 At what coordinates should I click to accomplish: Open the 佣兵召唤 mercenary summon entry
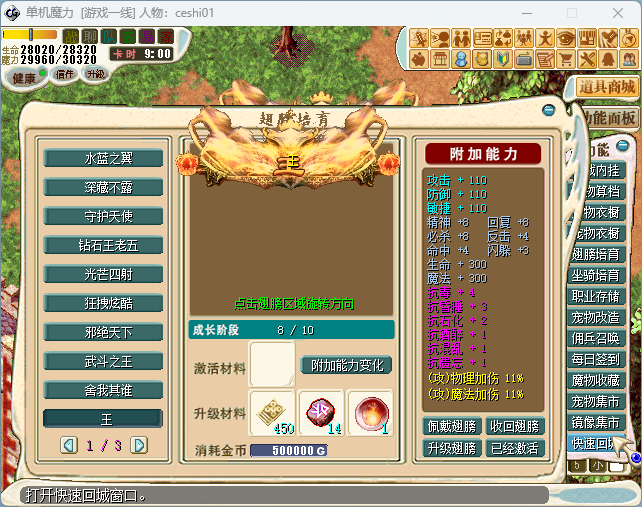point(596,338)
